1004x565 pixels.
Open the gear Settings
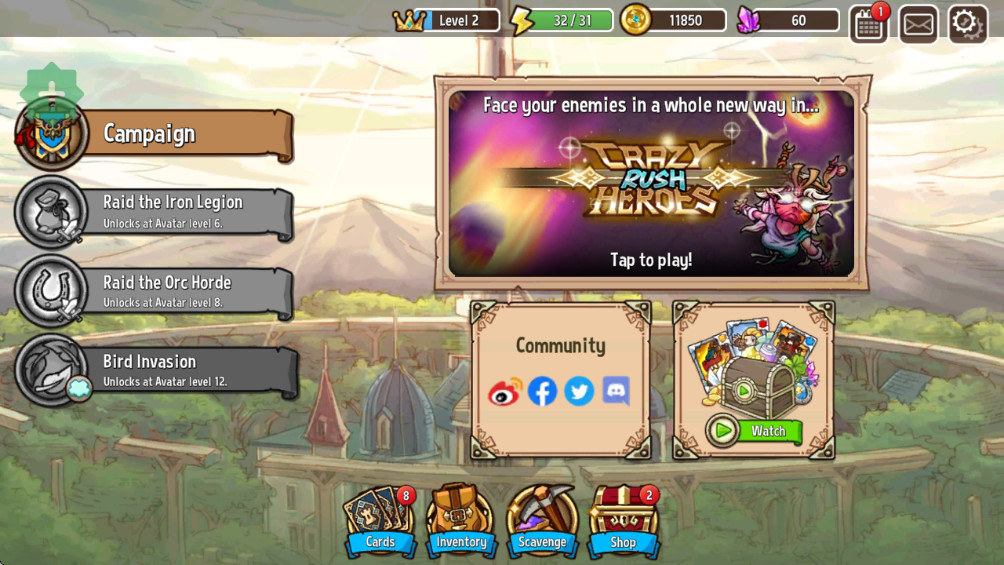coord(967,23)
